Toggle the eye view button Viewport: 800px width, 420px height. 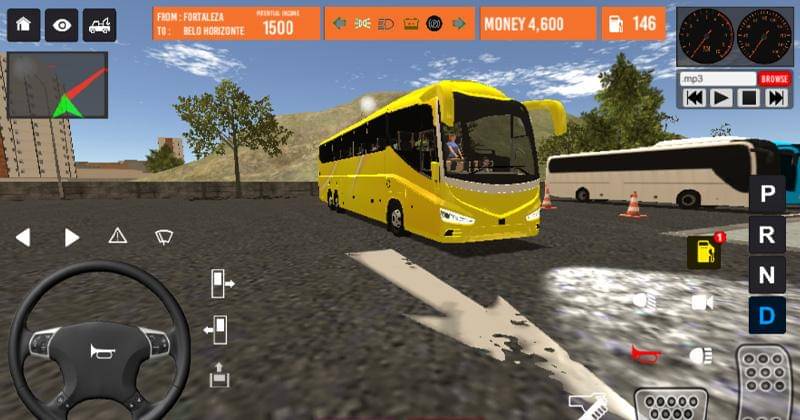tap(61, 25)
